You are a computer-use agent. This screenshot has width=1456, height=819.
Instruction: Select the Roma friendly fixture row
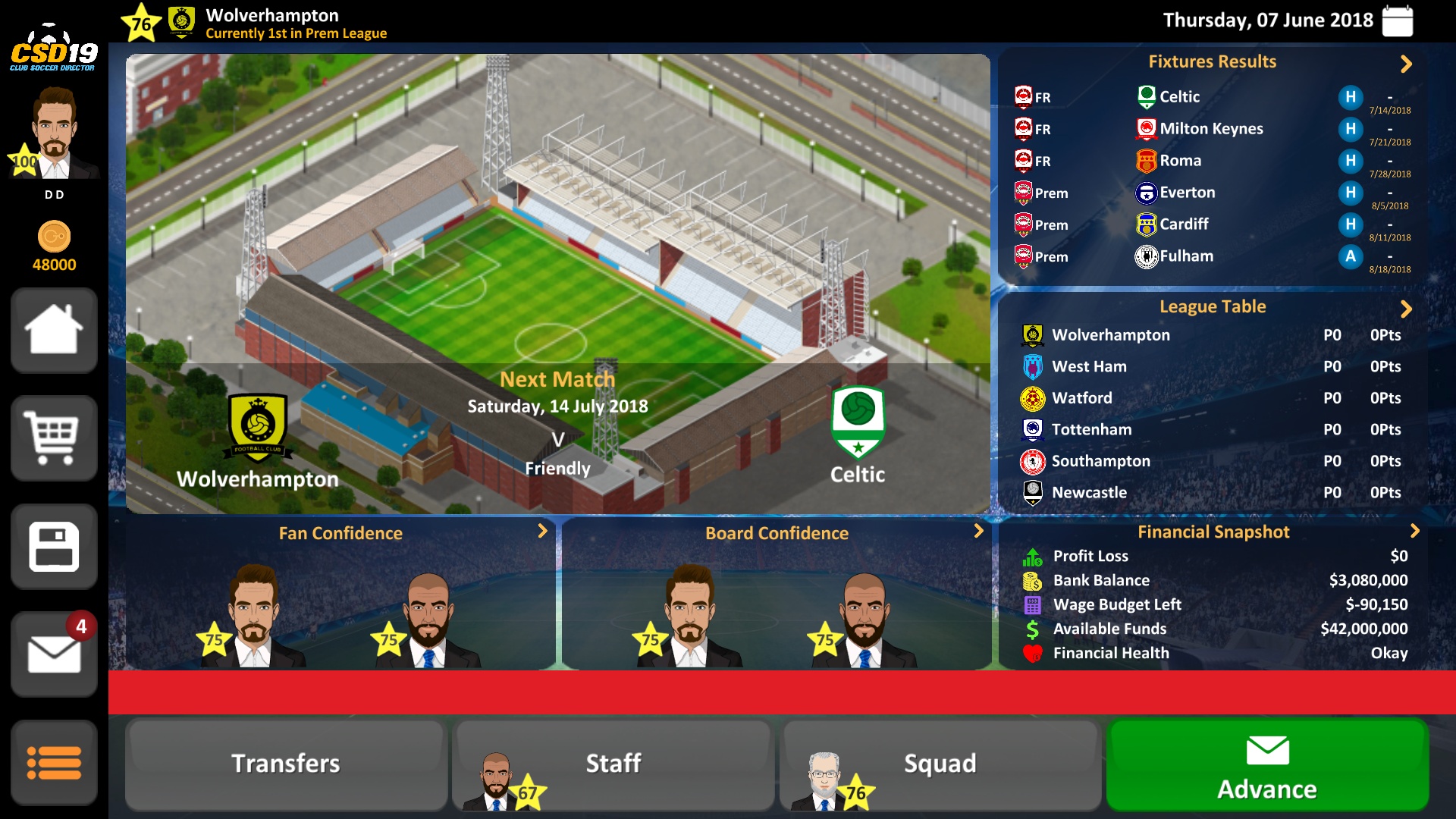[1212, 161]
